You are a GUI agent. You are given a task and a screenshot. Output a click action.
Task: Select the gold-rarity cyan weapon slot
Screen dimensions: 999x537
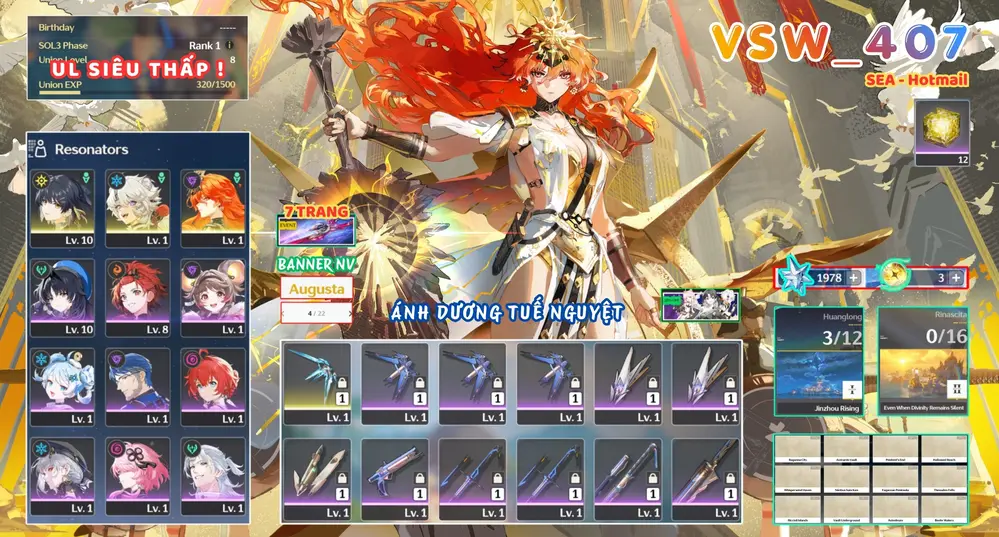pos(317,380)
